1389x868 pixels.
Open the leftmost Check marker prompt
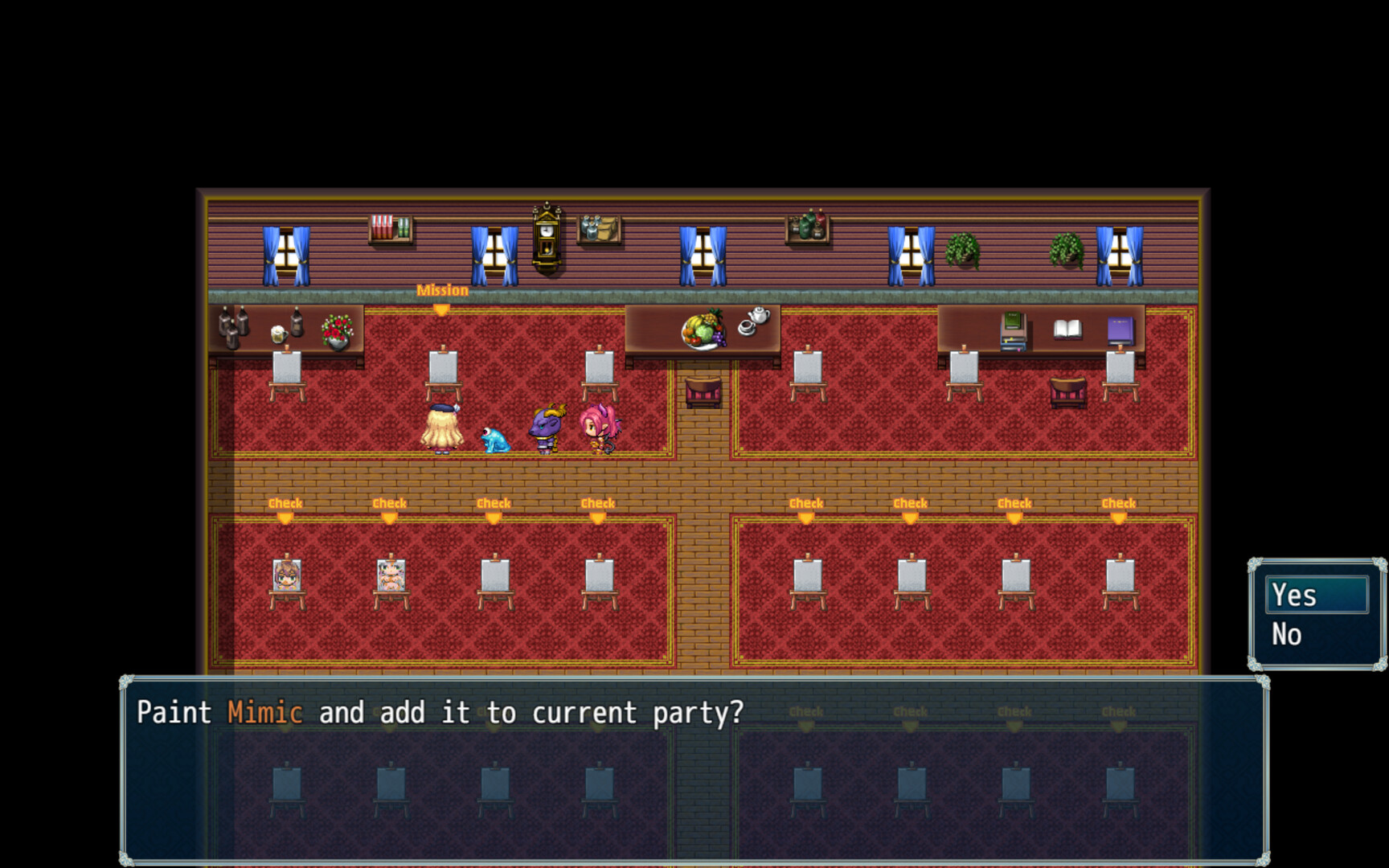pos(285,506)
